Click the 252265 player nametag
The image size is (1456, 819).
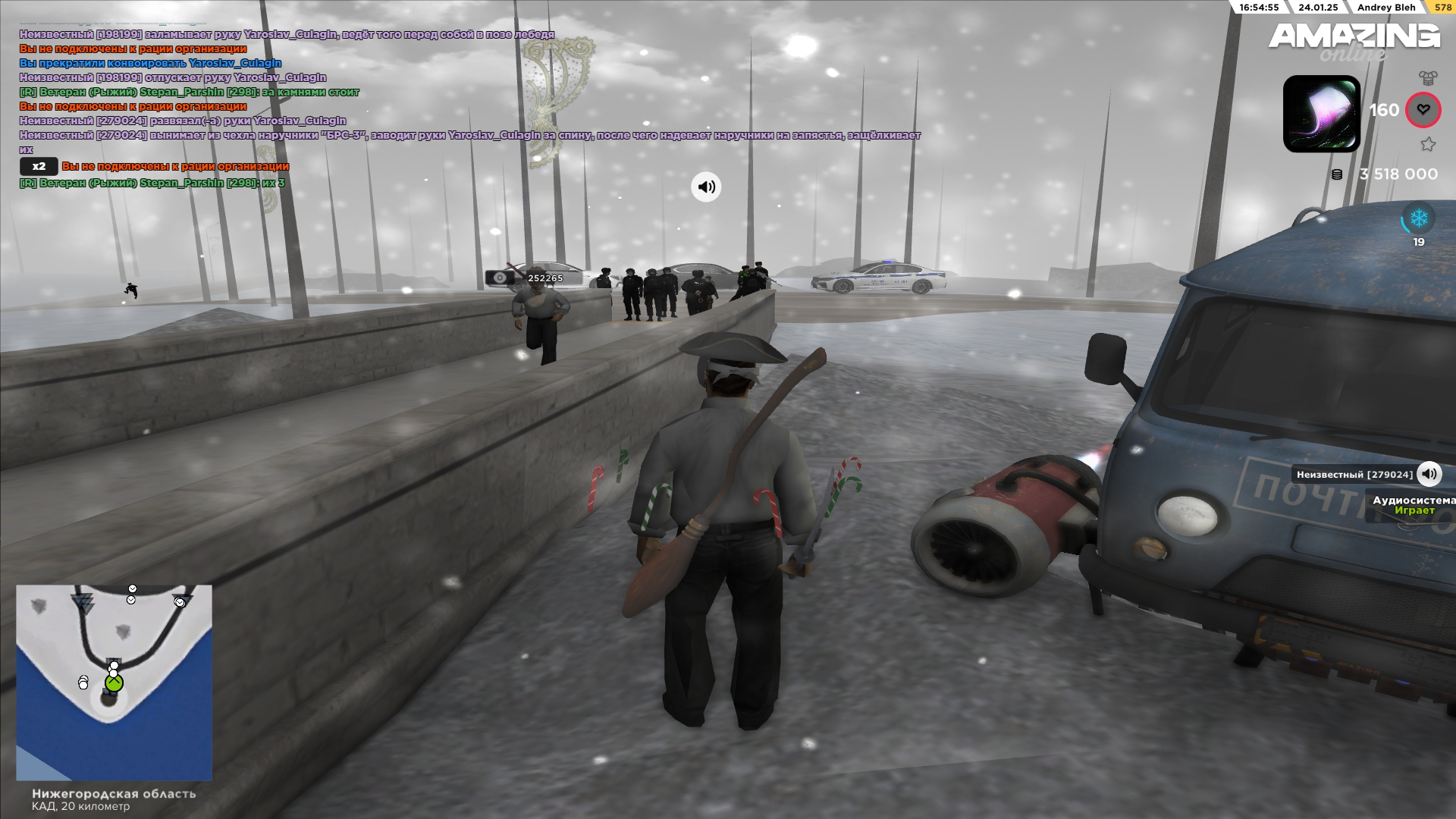(544, 278)
